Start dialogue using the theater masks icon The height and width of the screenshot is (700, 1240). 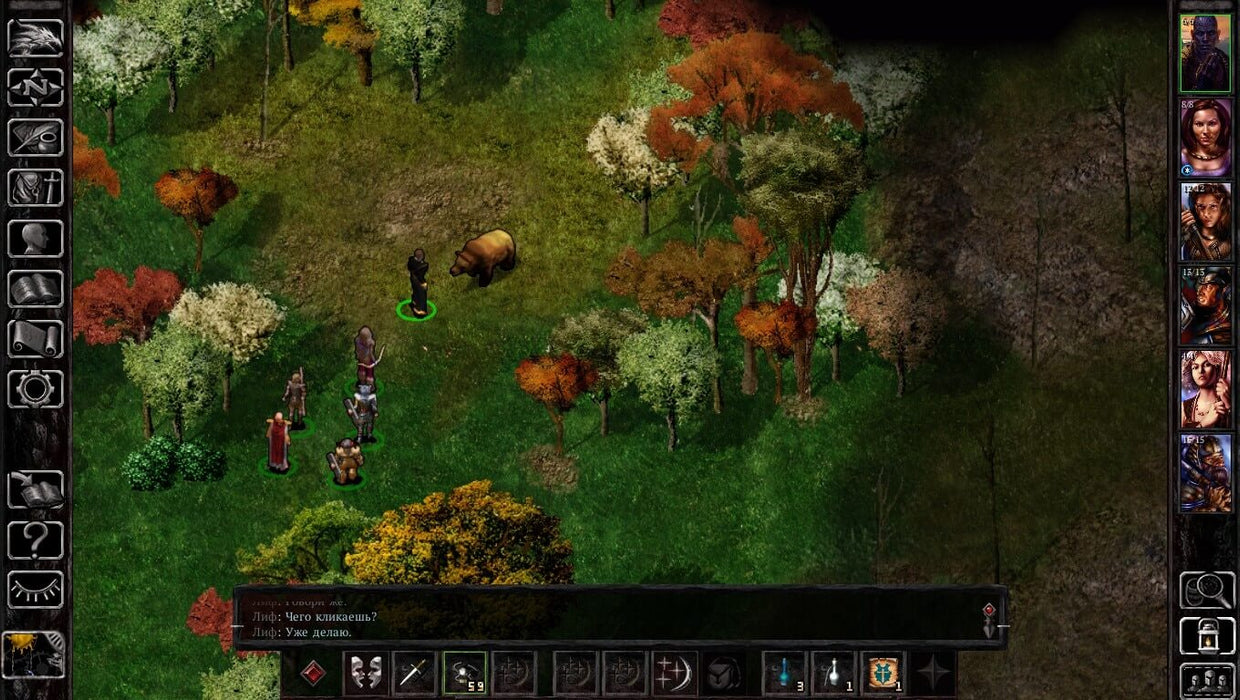(x=366, y=673)
